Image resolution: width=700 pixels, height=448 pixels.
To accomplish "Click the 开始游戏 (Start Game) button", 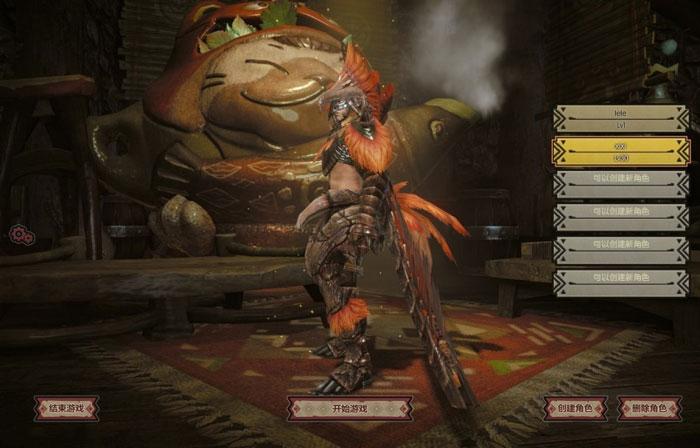I will pyautogui.click(x=349, y=408).
